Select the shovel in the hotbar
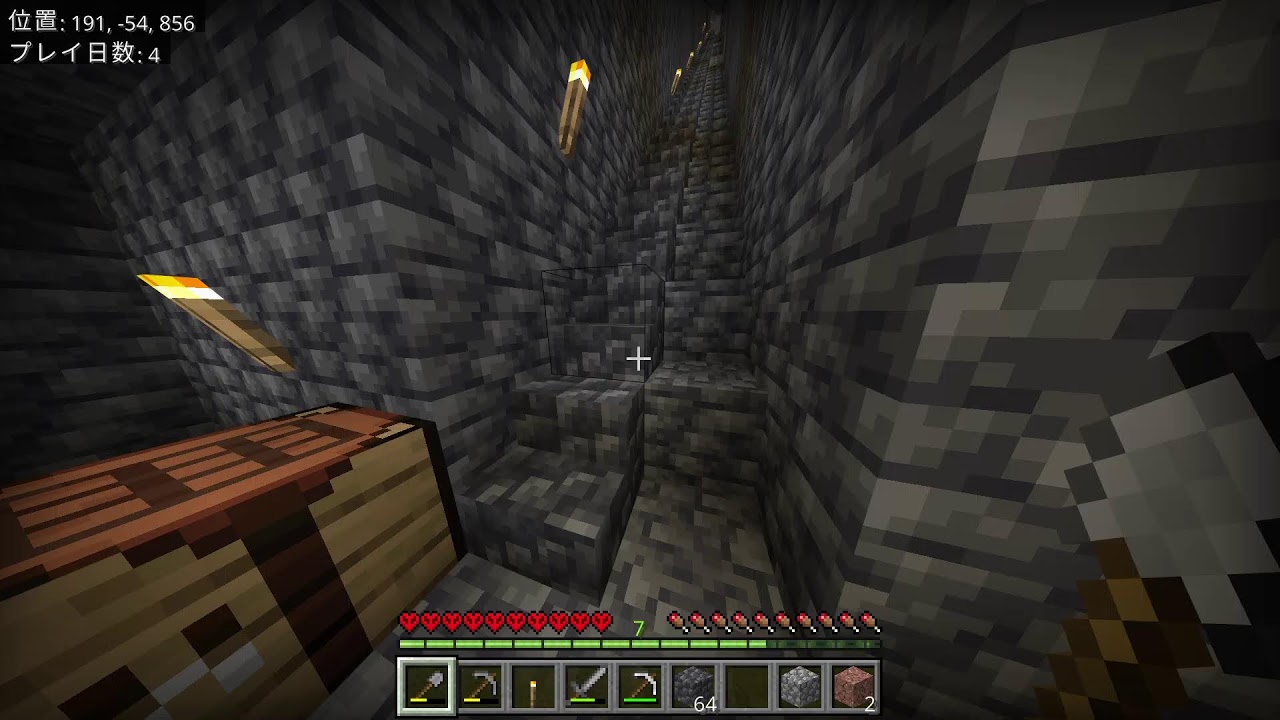Image resolution: width=1280 pixels, height=720 pixels. click(427, 686)
